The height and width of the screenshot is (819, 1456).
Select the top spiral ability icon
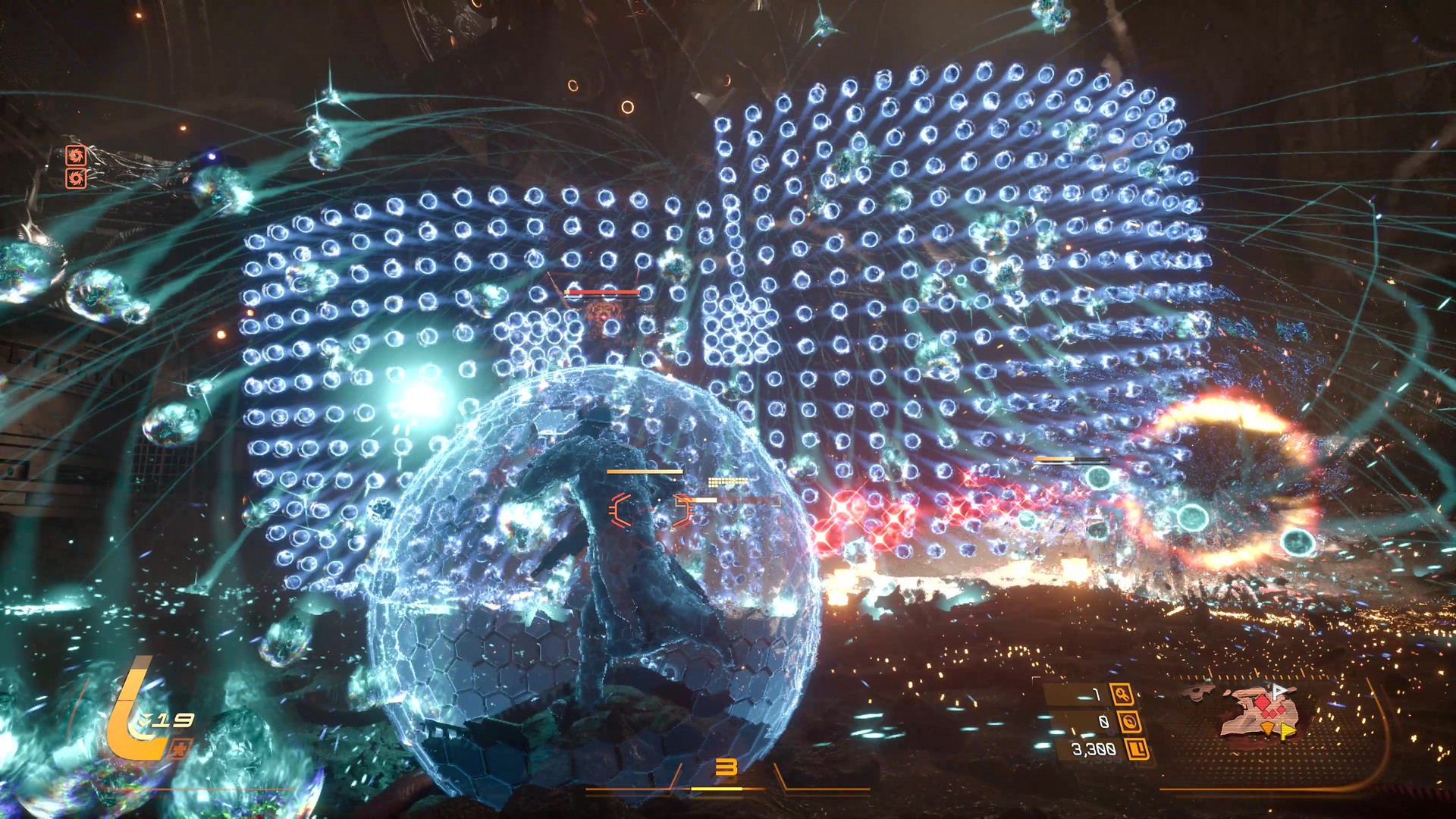76,155
